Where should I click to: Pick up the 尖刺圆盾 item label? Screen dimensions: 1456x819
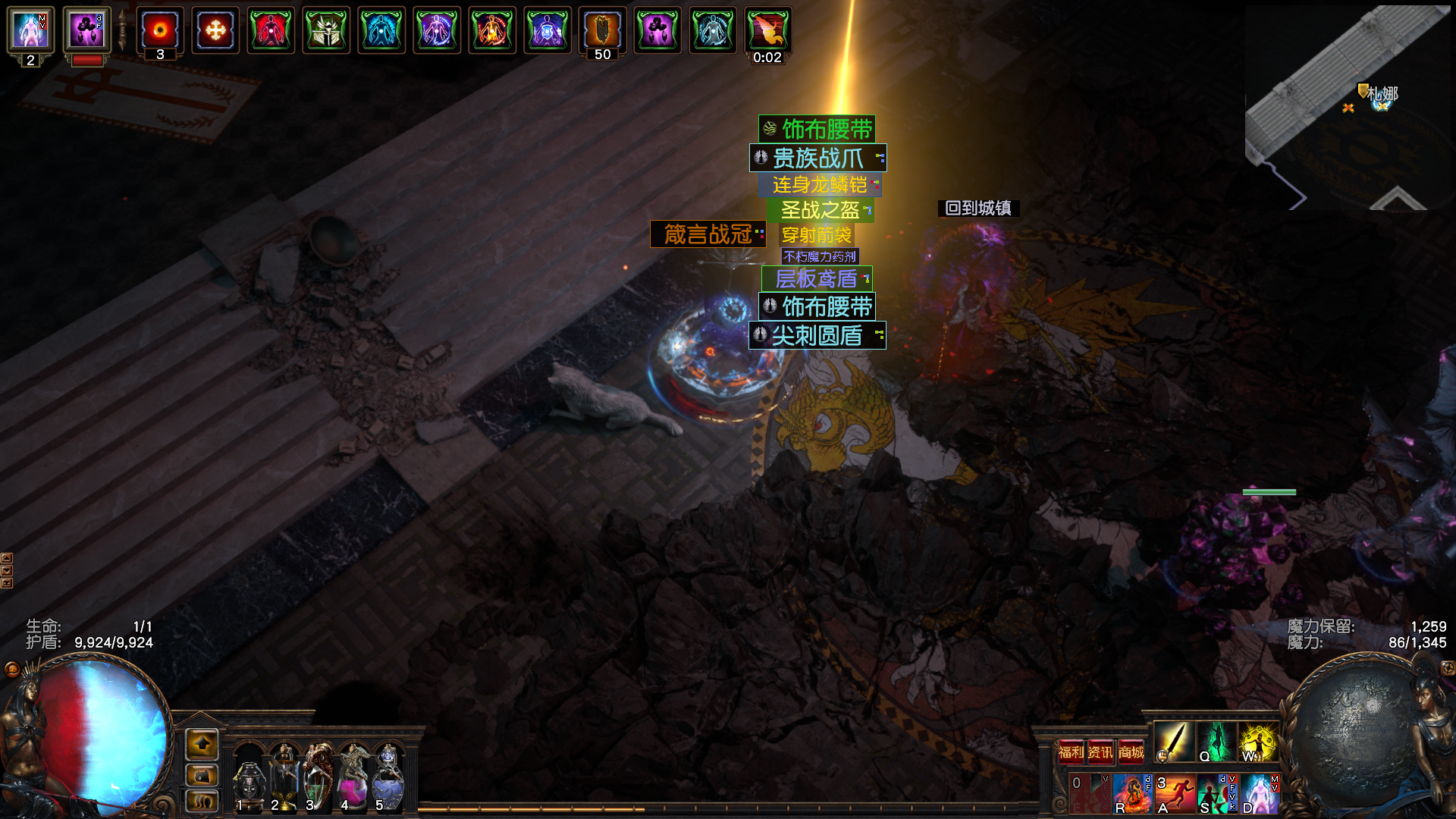point(817,335)
